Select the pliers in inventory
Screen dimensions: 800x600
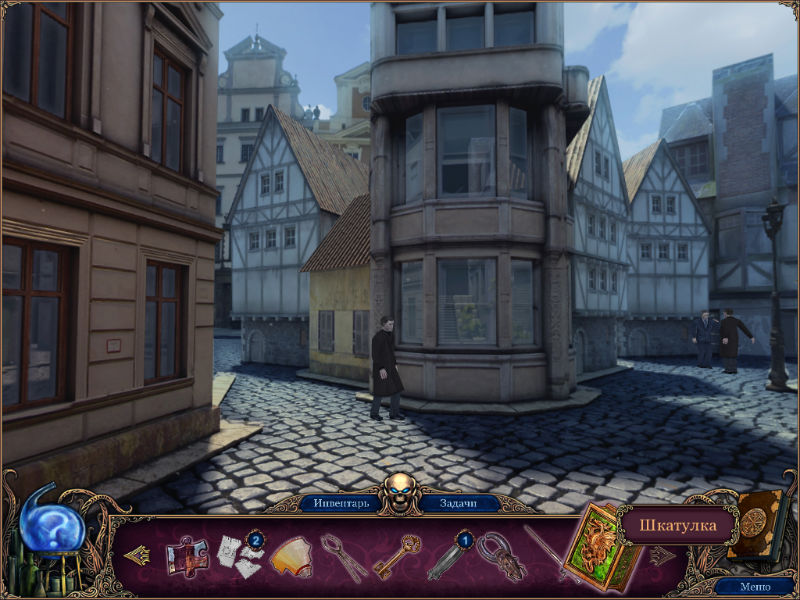344,556
